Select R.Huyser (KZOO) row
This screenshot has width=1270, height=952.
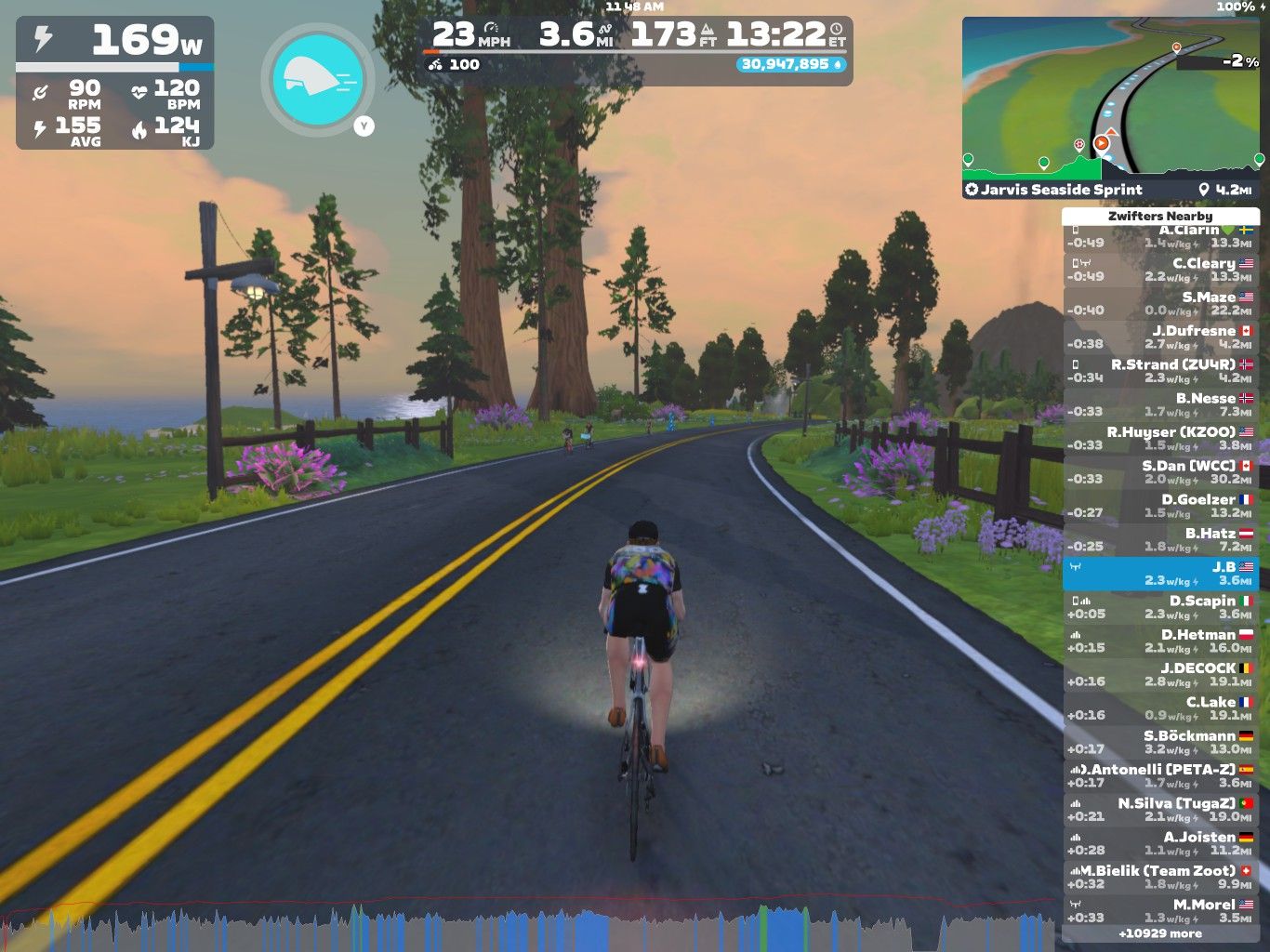[x=1160, y=438]
